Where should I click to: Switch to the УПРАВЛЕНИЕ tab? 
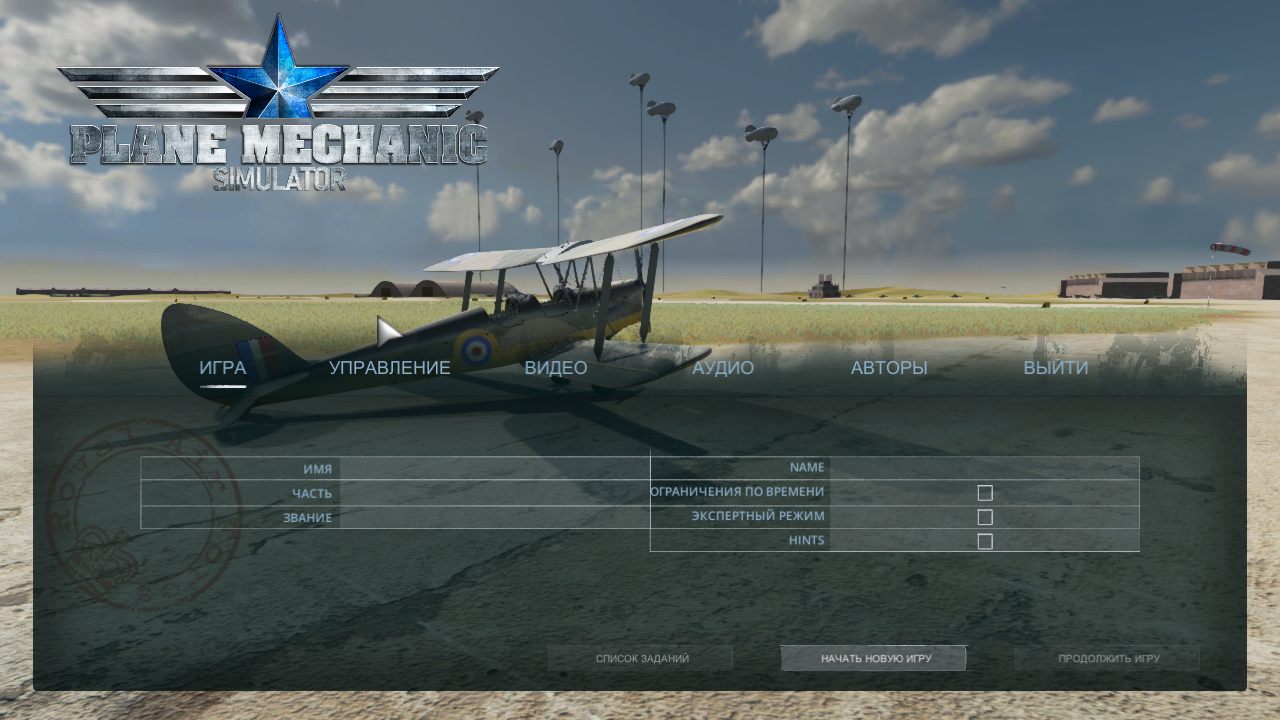point(388,368)
